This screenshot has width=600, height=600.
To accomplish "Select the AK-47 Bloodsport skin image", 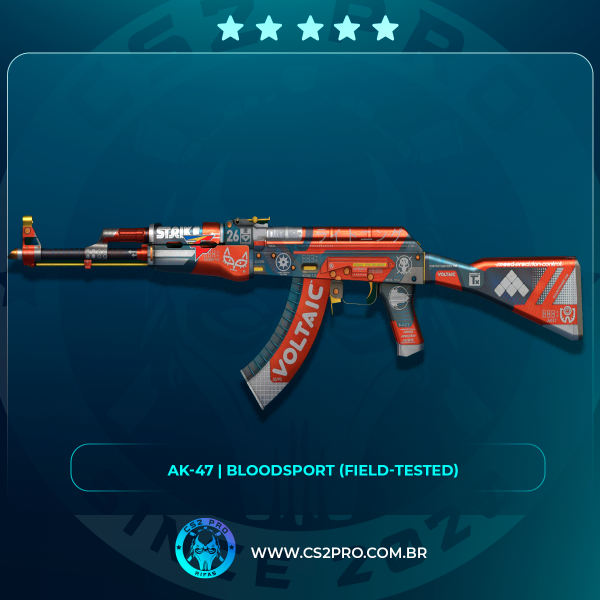I will pyautogui.click(x=300, y=290).
